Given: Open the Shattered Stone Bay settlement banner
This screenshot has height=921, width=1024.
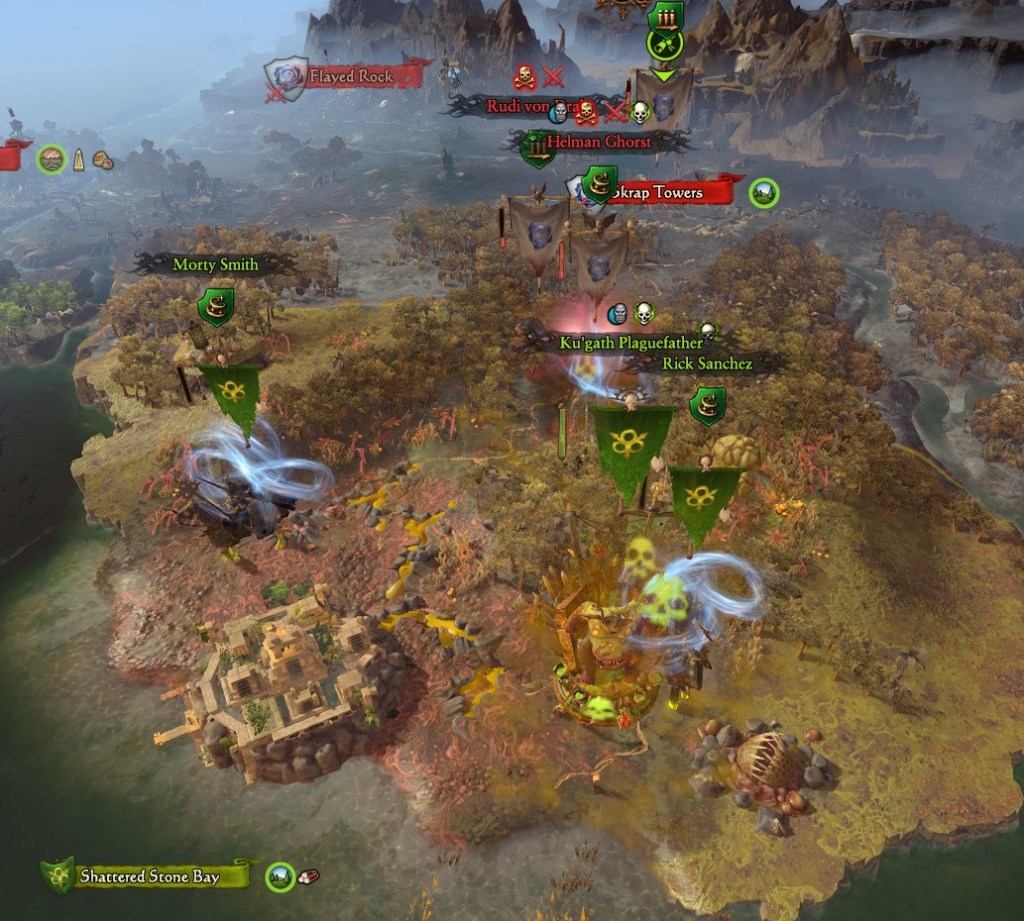Looking at the screenshot, I should tap(150, 877).
